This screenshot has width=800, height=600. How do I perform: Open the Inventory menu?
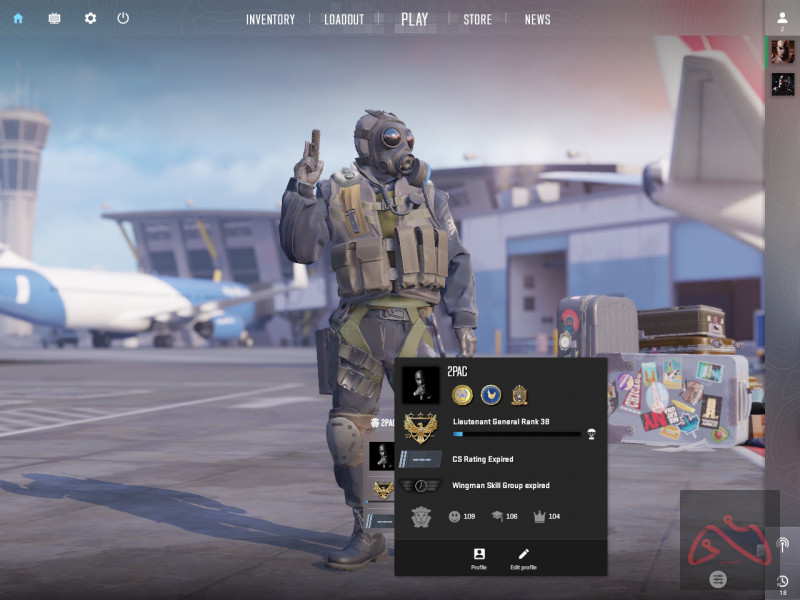point(270,19)
